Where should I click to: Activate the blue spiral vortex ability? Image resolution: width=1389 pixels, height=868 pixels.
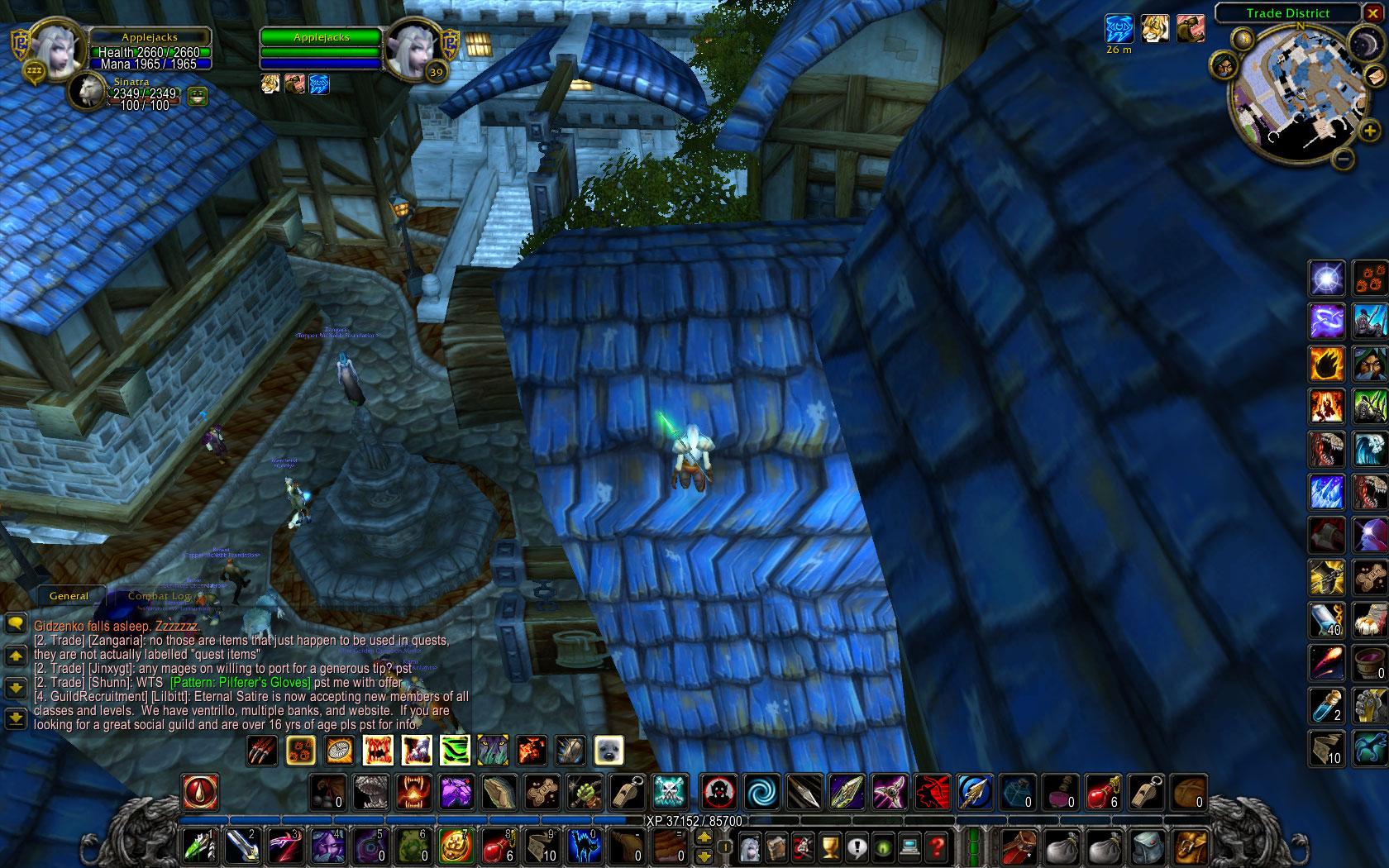(x=761, y=792)
